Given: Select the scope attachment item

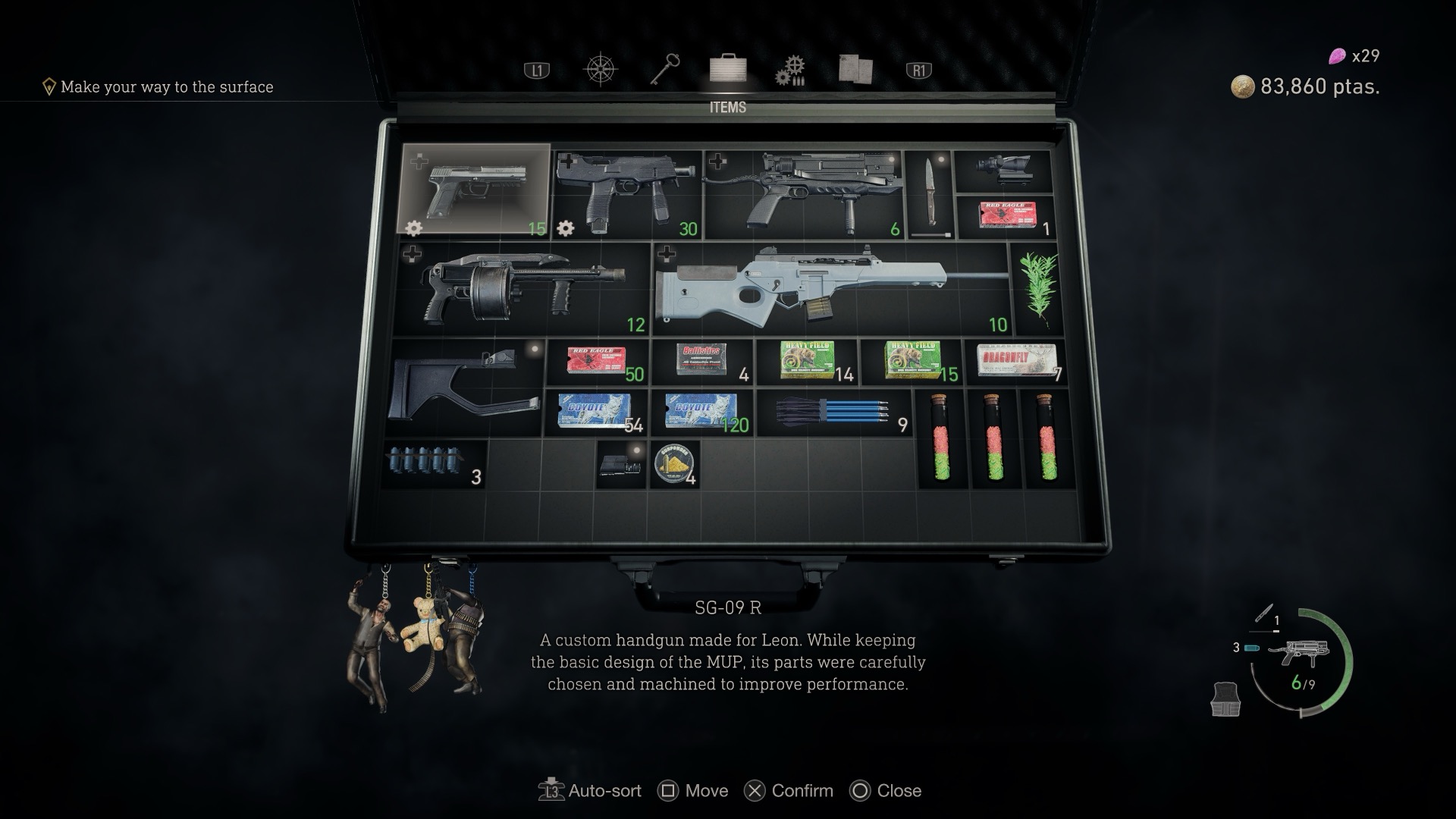Looking at the screenshot, I should coord(1003,171).
